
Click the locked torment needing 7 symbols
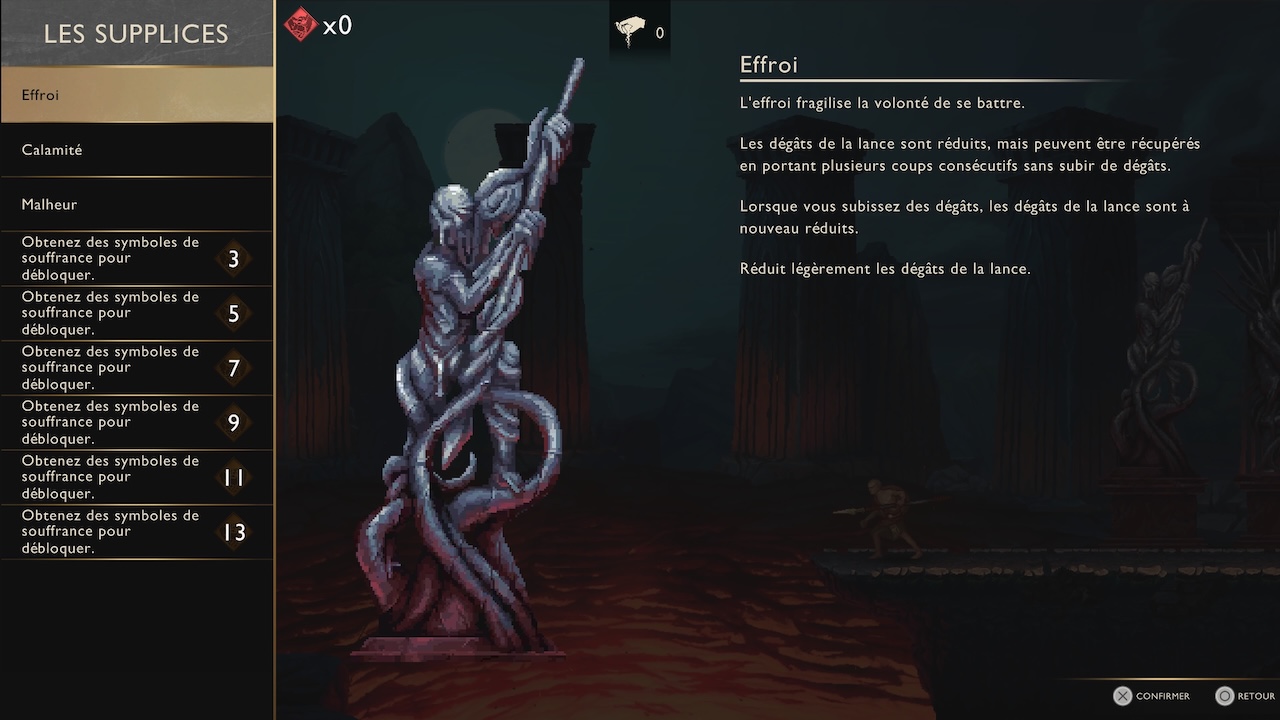point(136,368)
